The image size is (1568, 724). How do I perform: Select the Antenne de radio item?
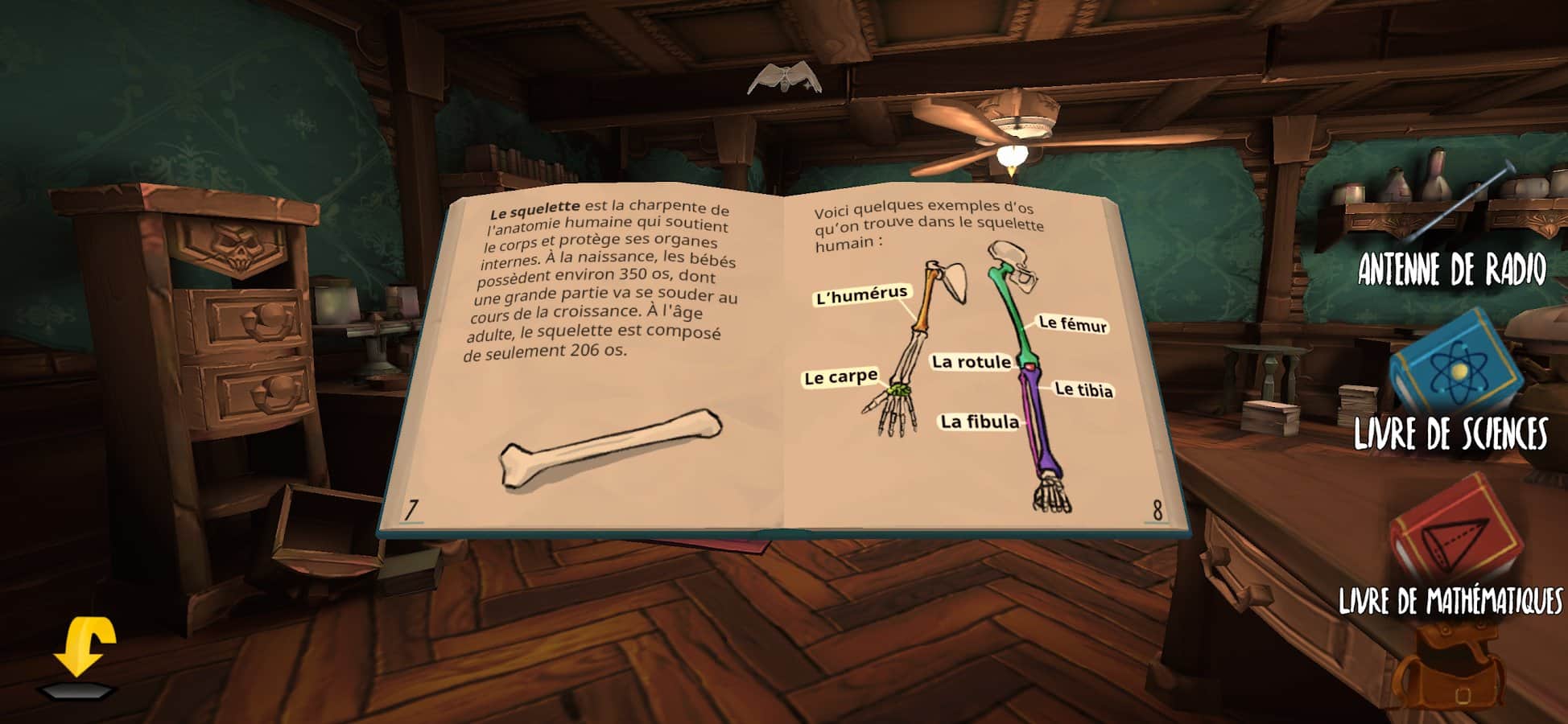tap(1453, 217)
